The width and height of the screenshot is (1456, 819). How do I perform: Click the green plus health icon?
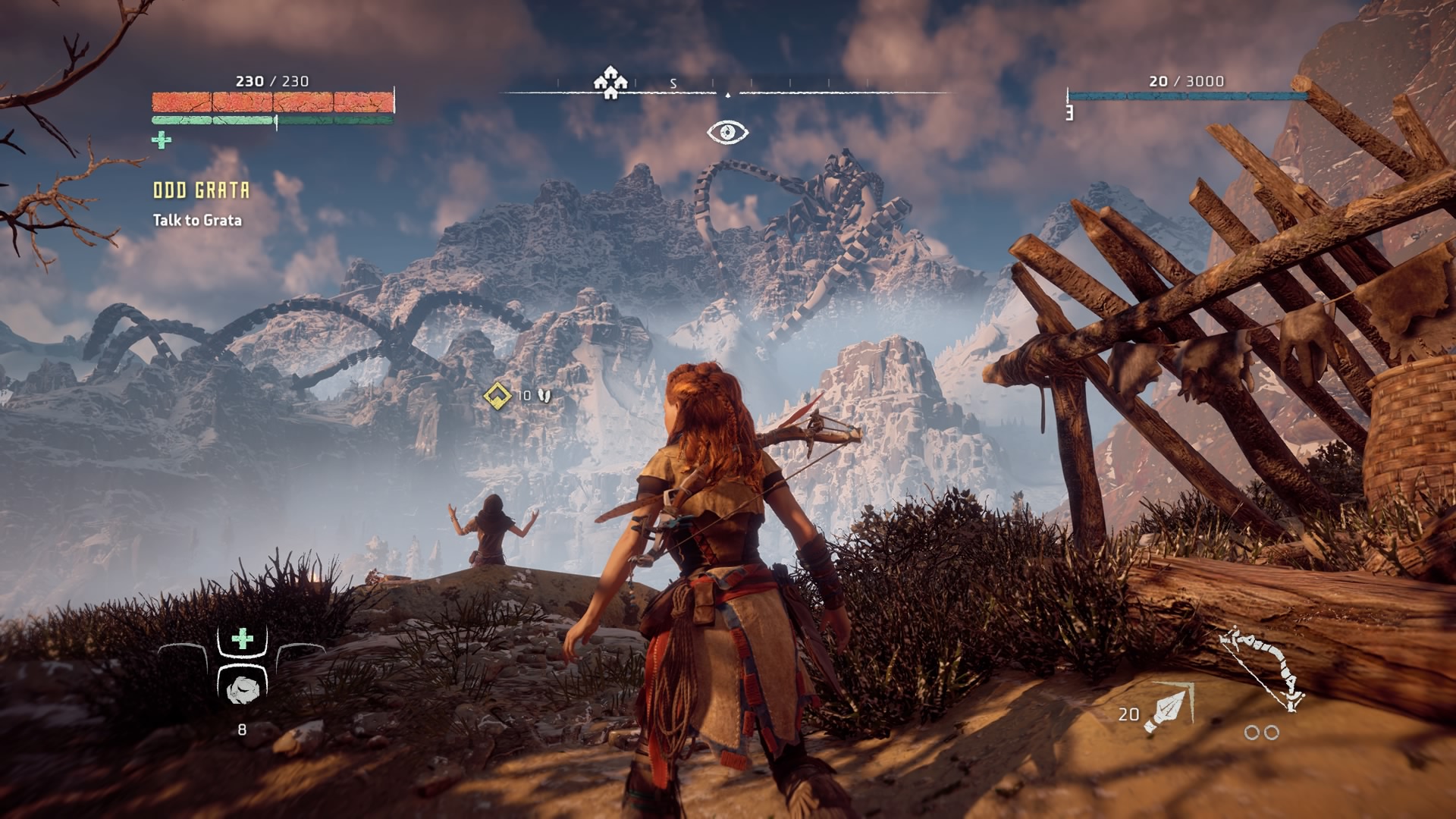point(162,140)
